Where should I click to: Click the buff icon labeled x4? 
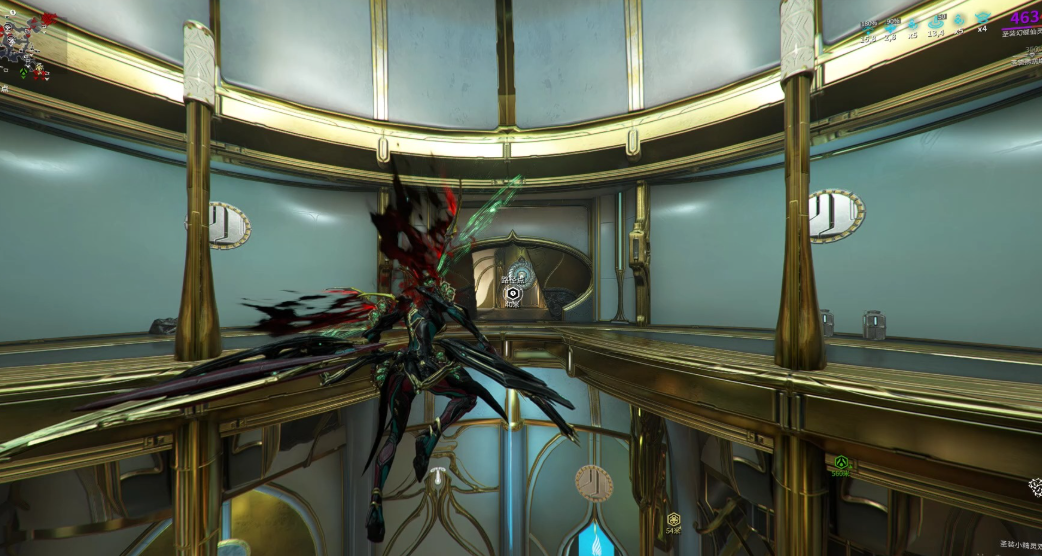pyautogui.click(x=982, y=20)
